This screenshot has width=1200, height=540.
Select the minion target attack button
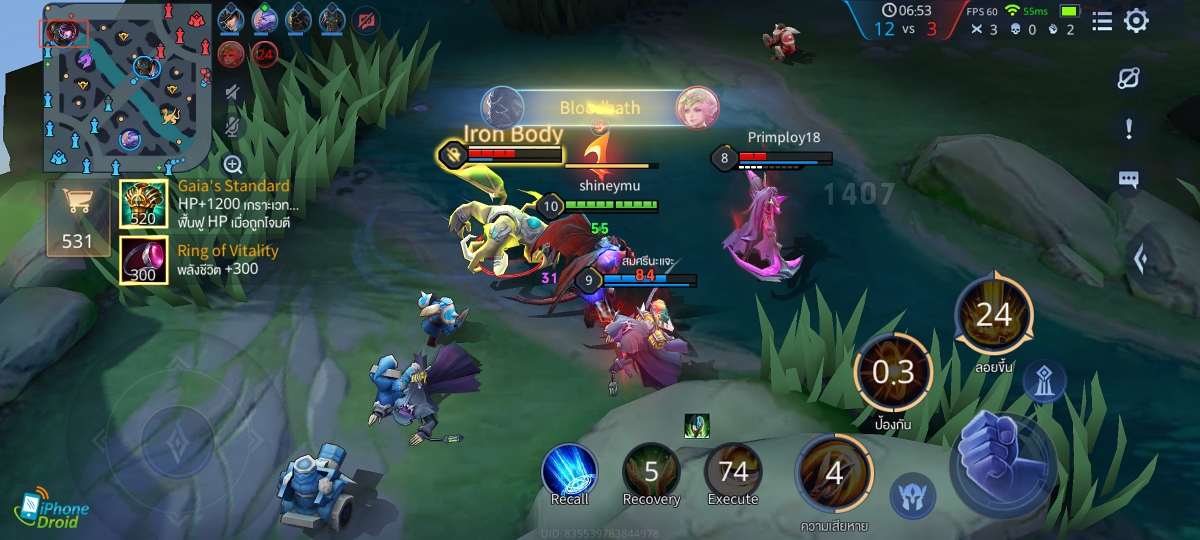point(912,495)
